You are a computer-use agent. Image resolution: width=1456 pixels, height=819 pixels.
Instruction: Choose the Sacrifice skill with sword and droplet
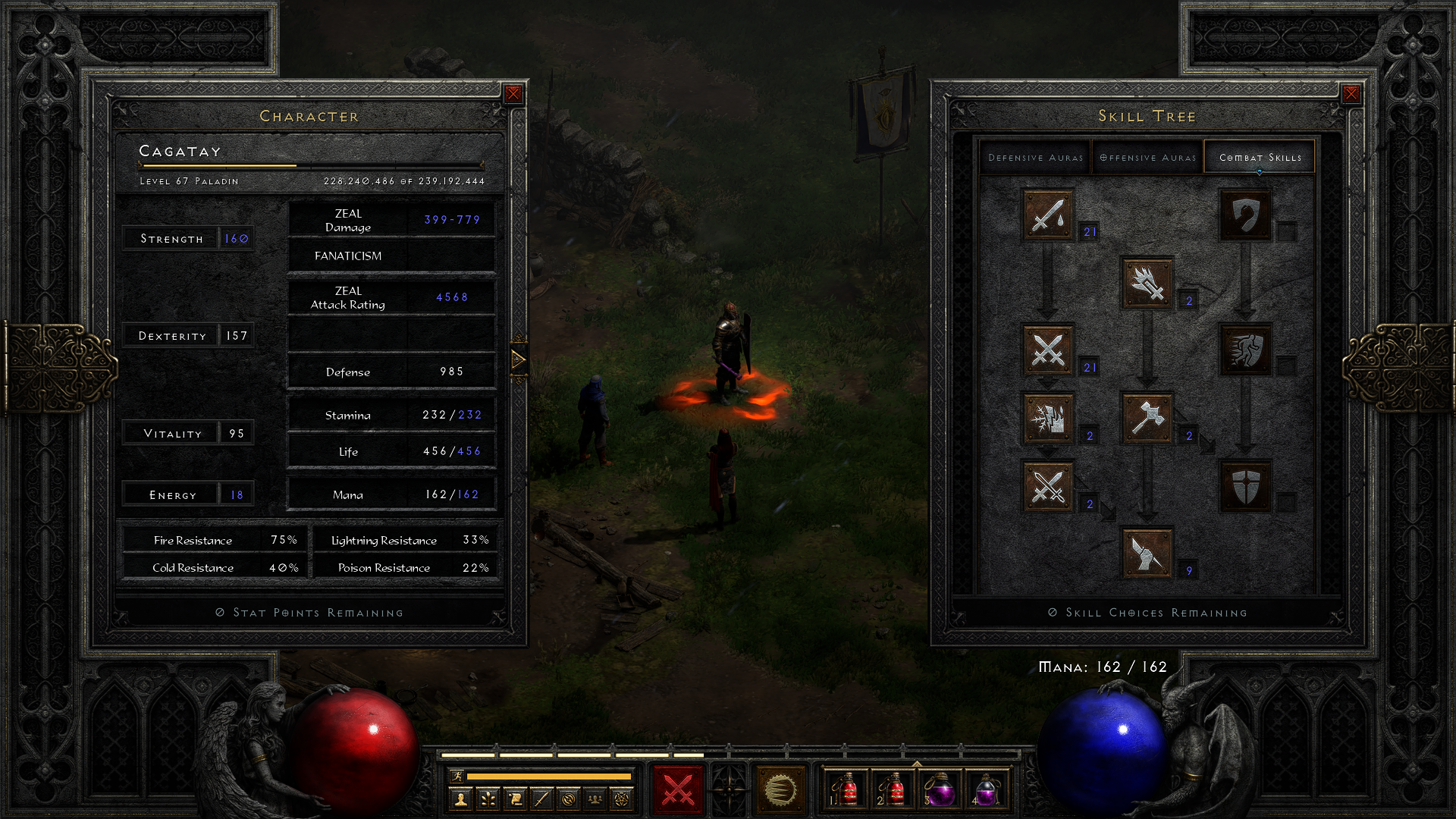(x=1048, y=215)
